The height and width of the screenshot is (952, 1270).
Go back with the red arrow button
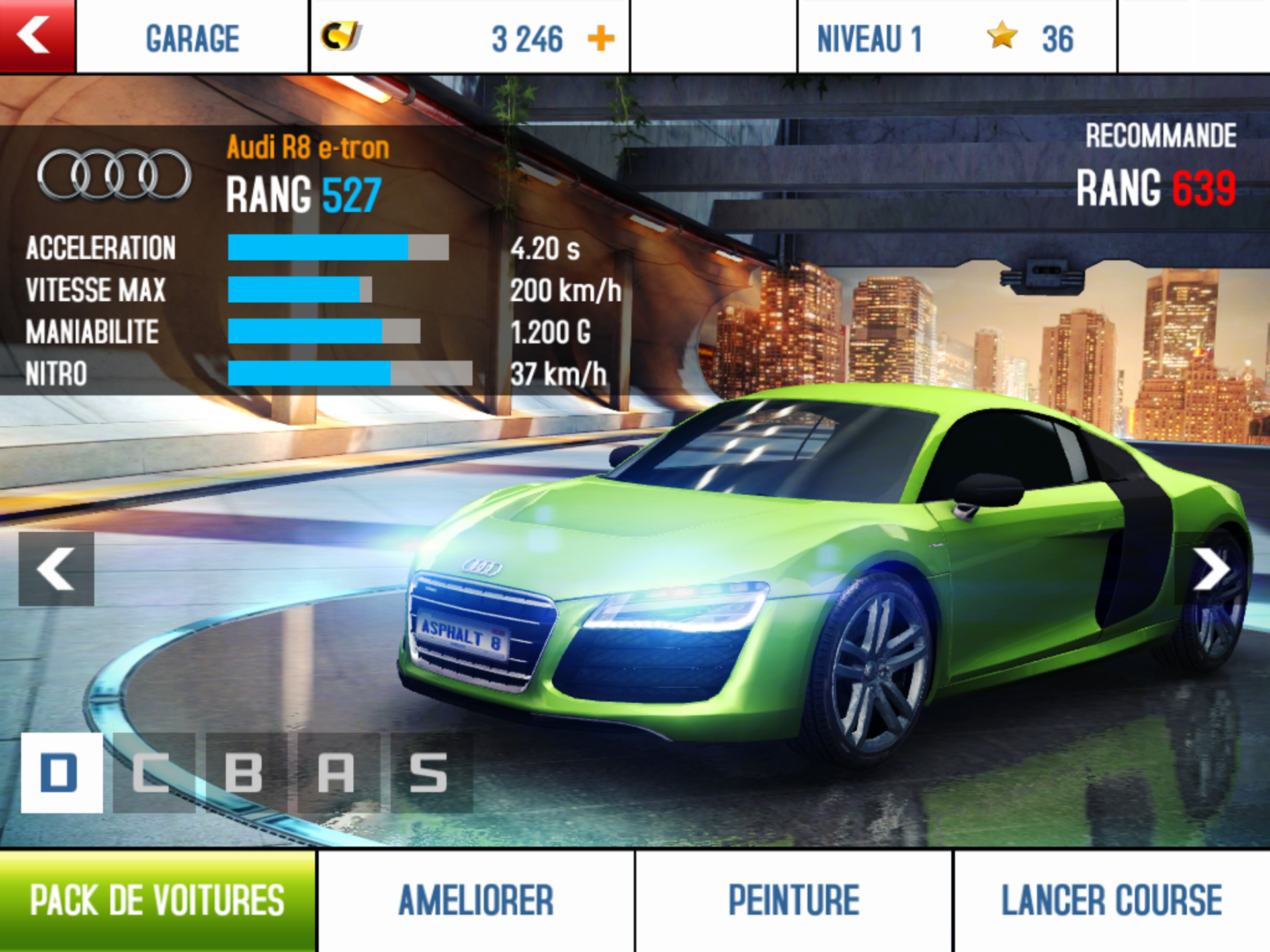37,36
